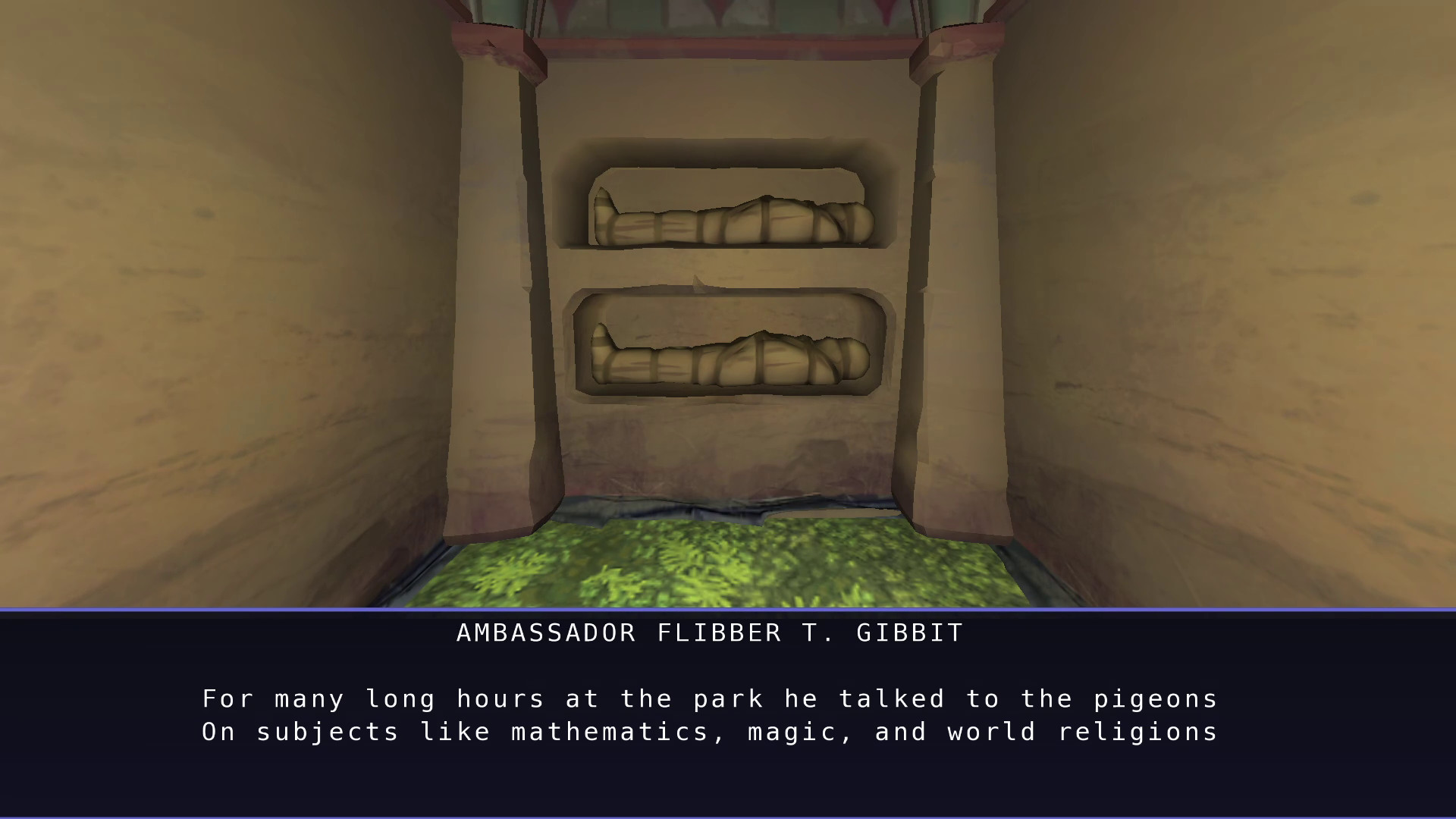Click the shadowed corner below the lower niche
Viewport: 1456px width, 819px height.
728,455
